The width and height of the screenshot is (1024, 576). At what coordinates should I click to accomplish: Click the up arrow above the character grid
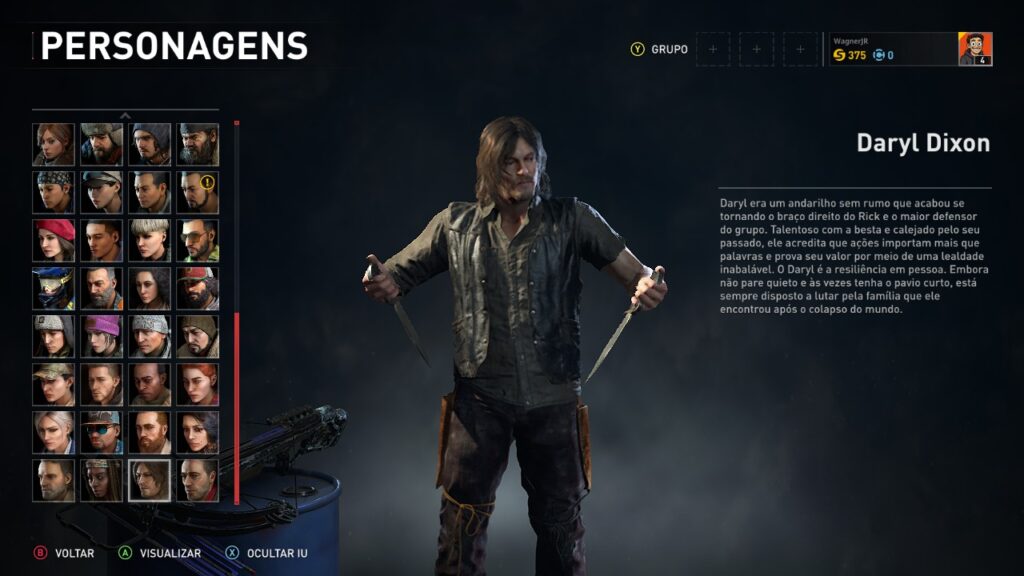126,116
